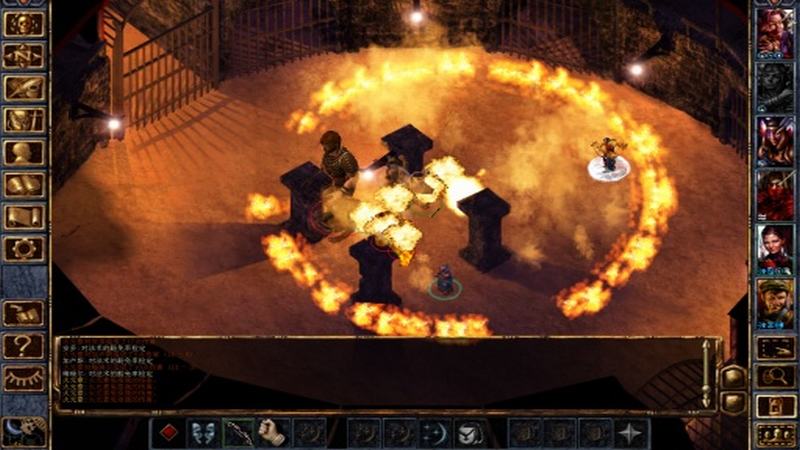Screen dimensions: 800x450
Task: Click the question mark help button
Action: [x=23, y=346]
